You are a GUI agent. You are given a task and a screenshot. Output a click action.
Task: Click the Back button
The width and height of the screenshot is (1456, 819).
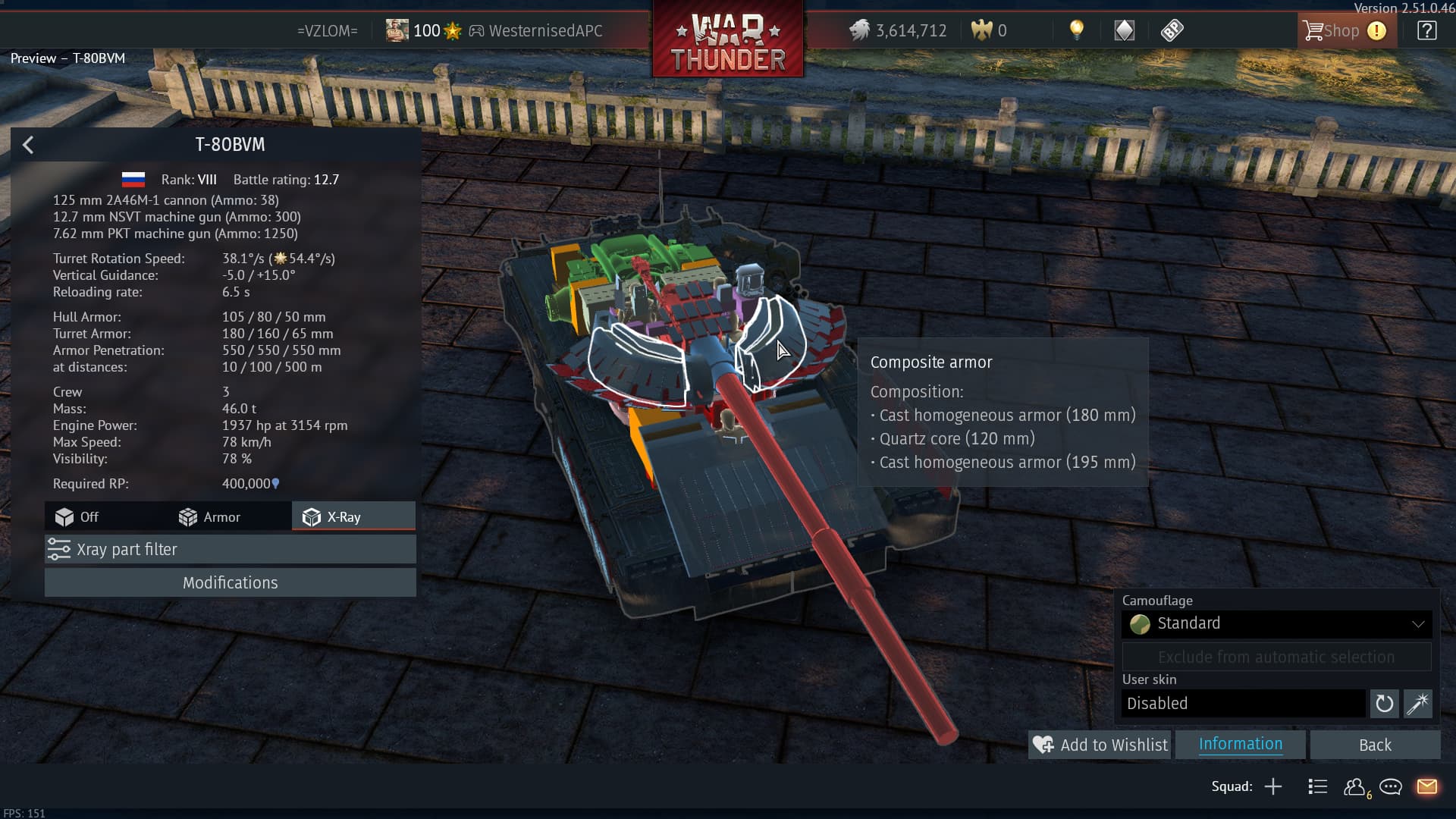1374,745
